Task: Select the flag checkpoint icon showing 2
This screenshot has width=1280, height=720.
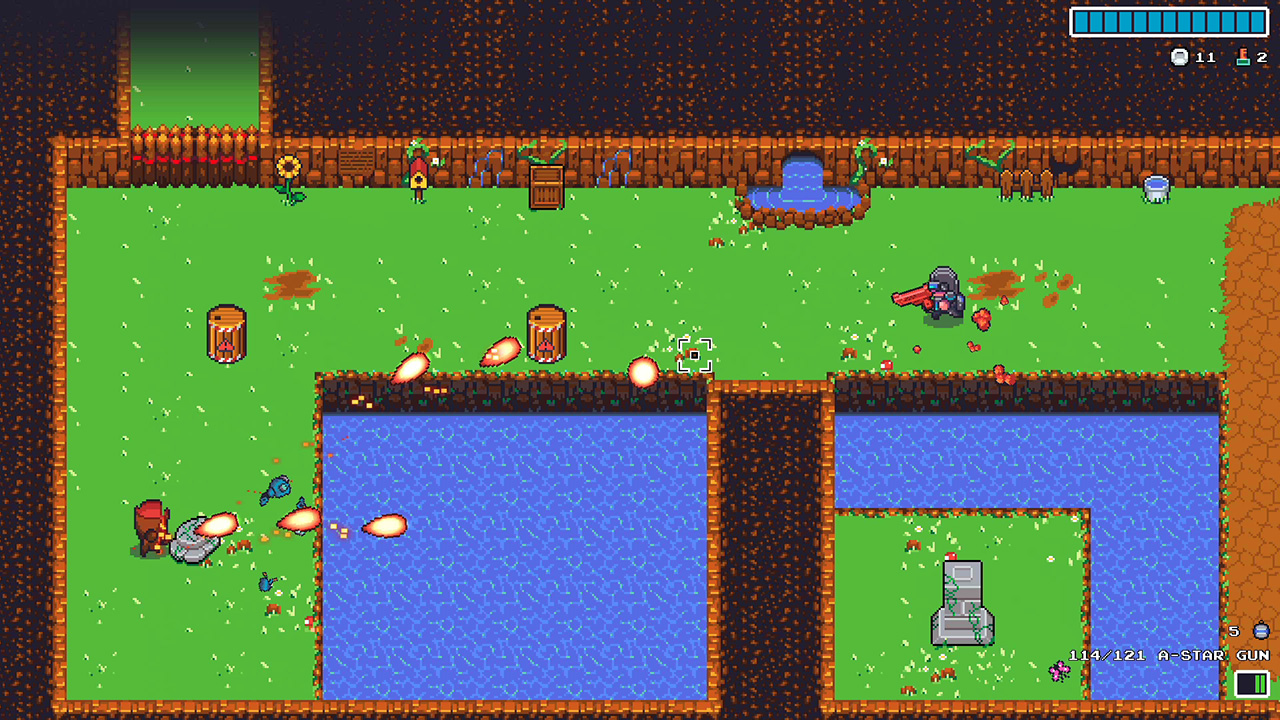Action: [1243, 57]
